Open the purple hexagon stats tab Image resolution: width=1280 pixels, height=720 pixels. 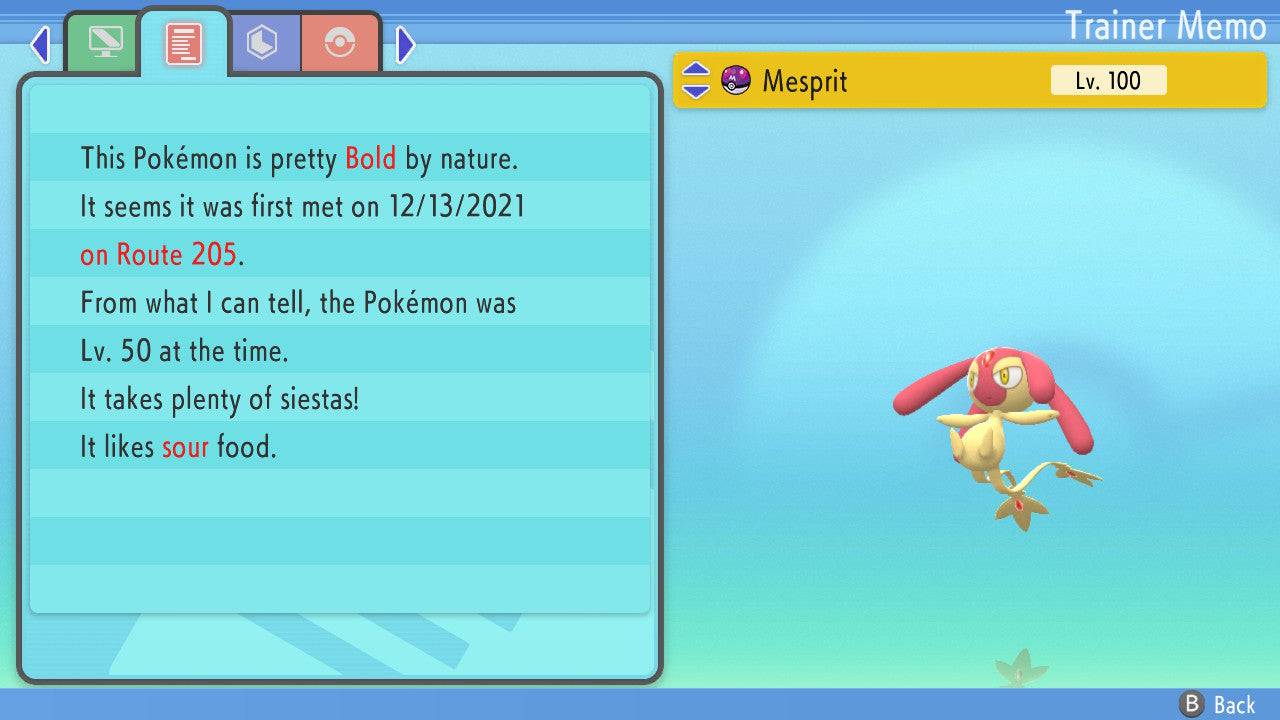263,43
